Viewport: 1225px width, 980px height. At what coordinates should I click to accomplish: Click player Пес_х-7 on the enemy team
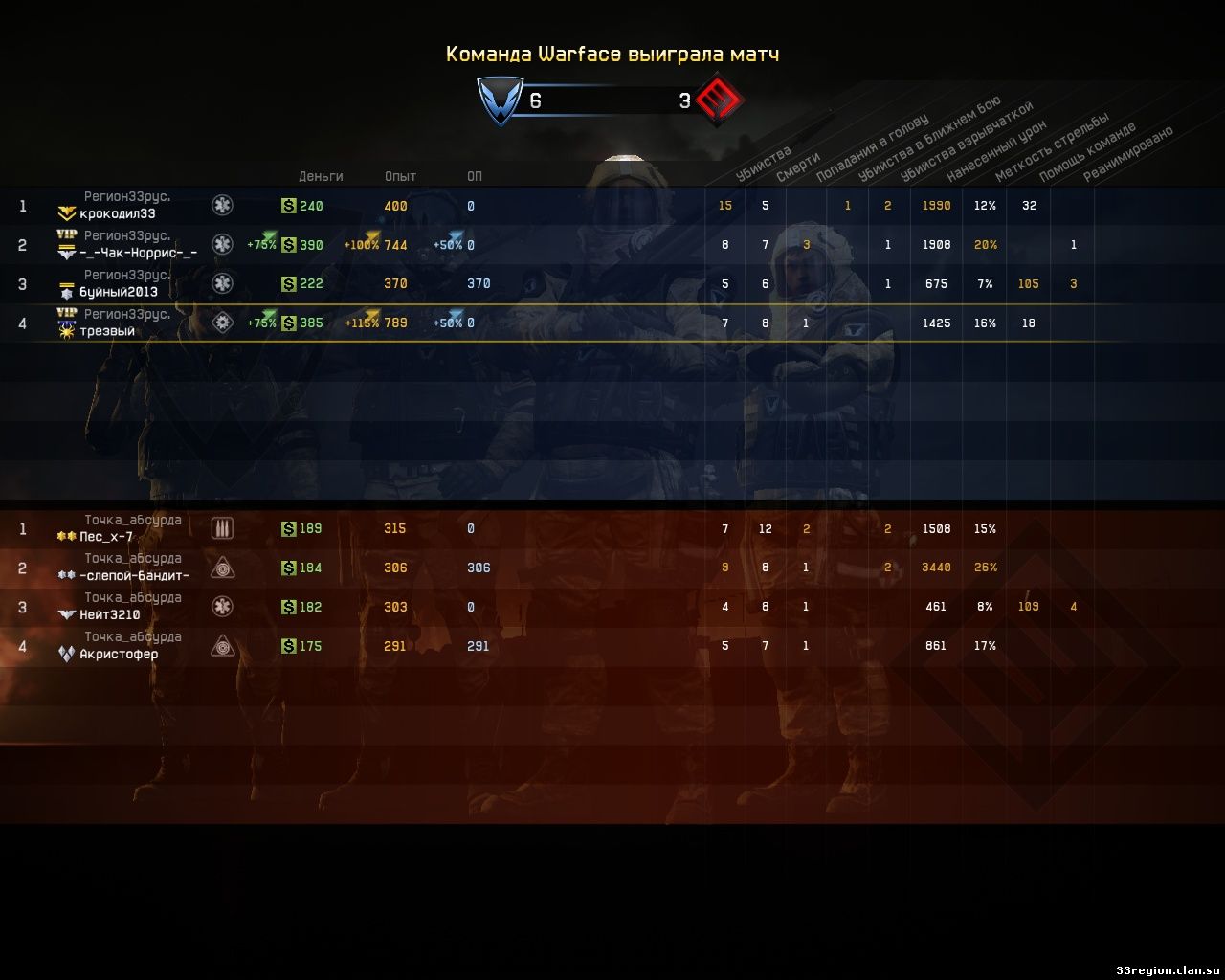pyautogui.click(x=106, y=537)
